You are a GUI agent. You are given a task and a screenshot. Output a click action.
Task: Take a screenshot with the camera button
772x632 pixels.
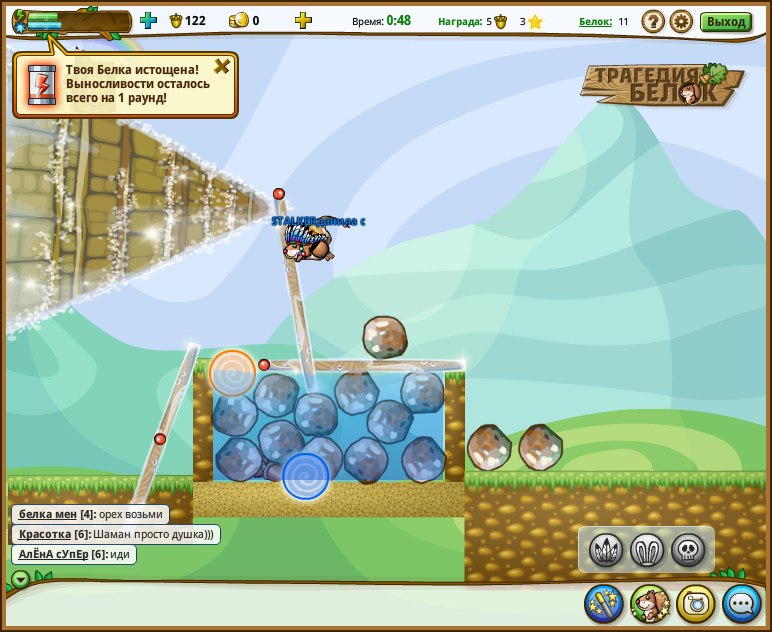[696, 603]
